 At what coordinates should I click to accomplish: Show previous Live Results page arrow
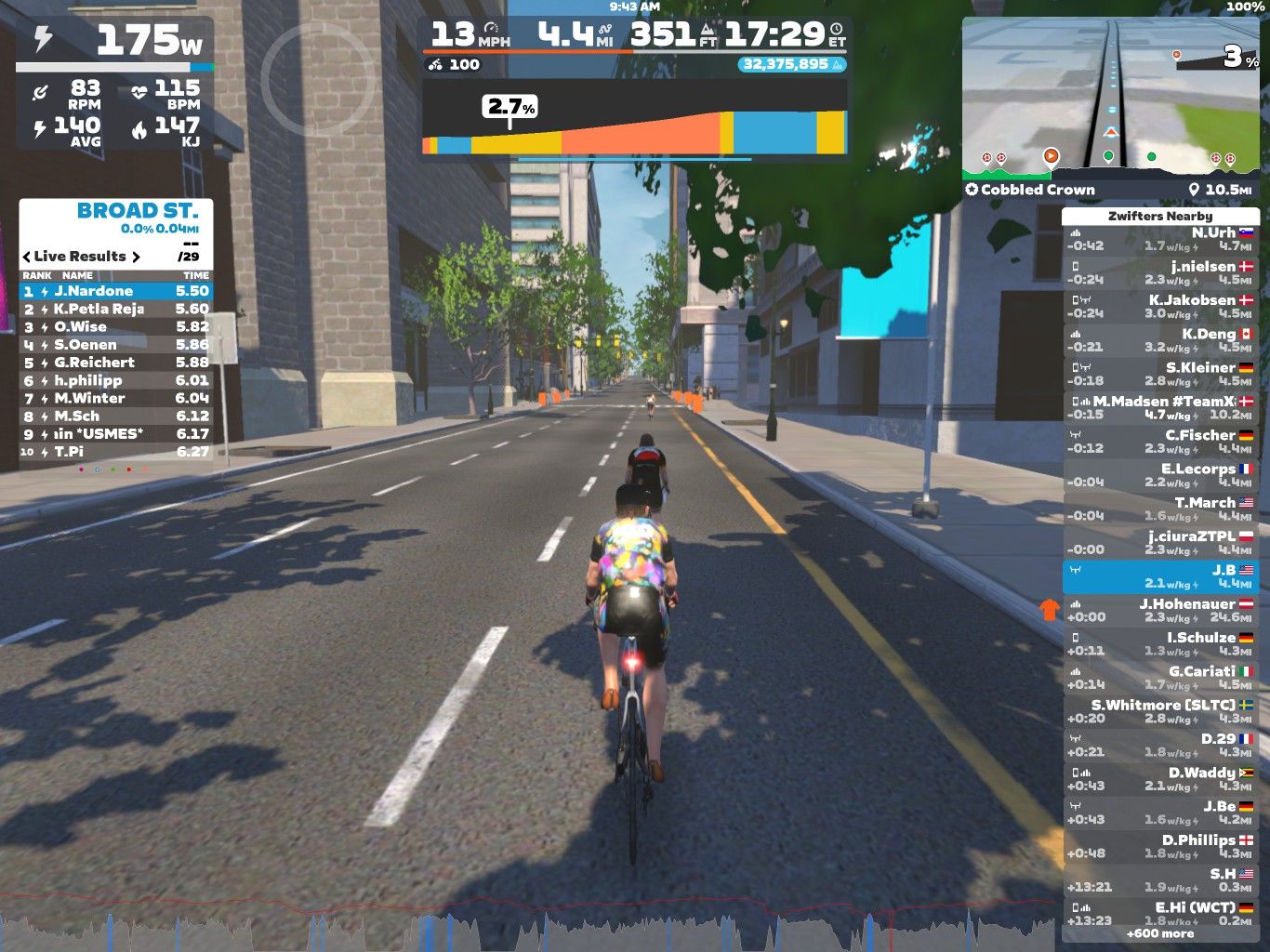pos(26,257)
